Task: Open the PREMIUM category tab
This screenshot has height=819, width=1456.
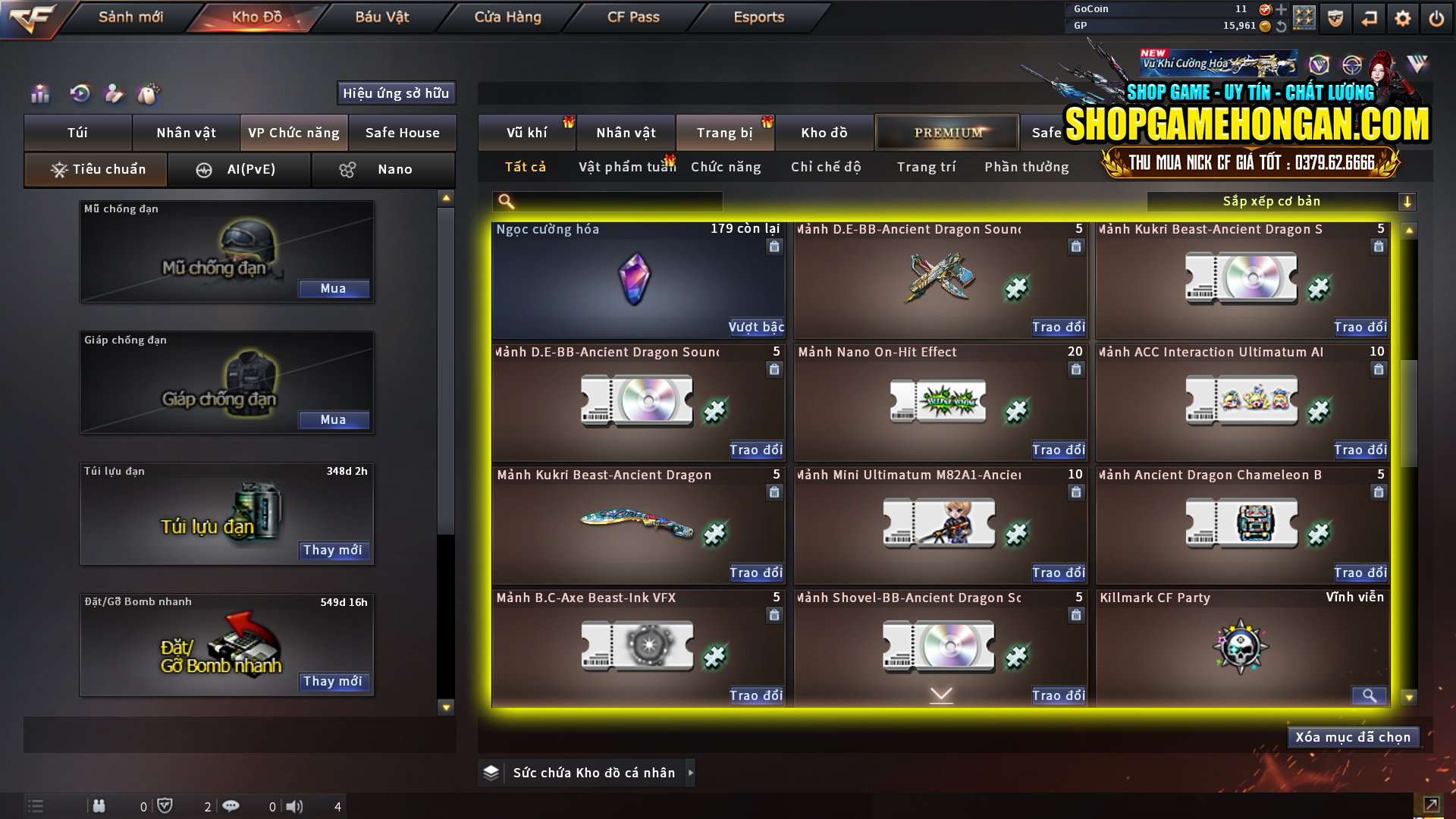Action: coord(946,132)
